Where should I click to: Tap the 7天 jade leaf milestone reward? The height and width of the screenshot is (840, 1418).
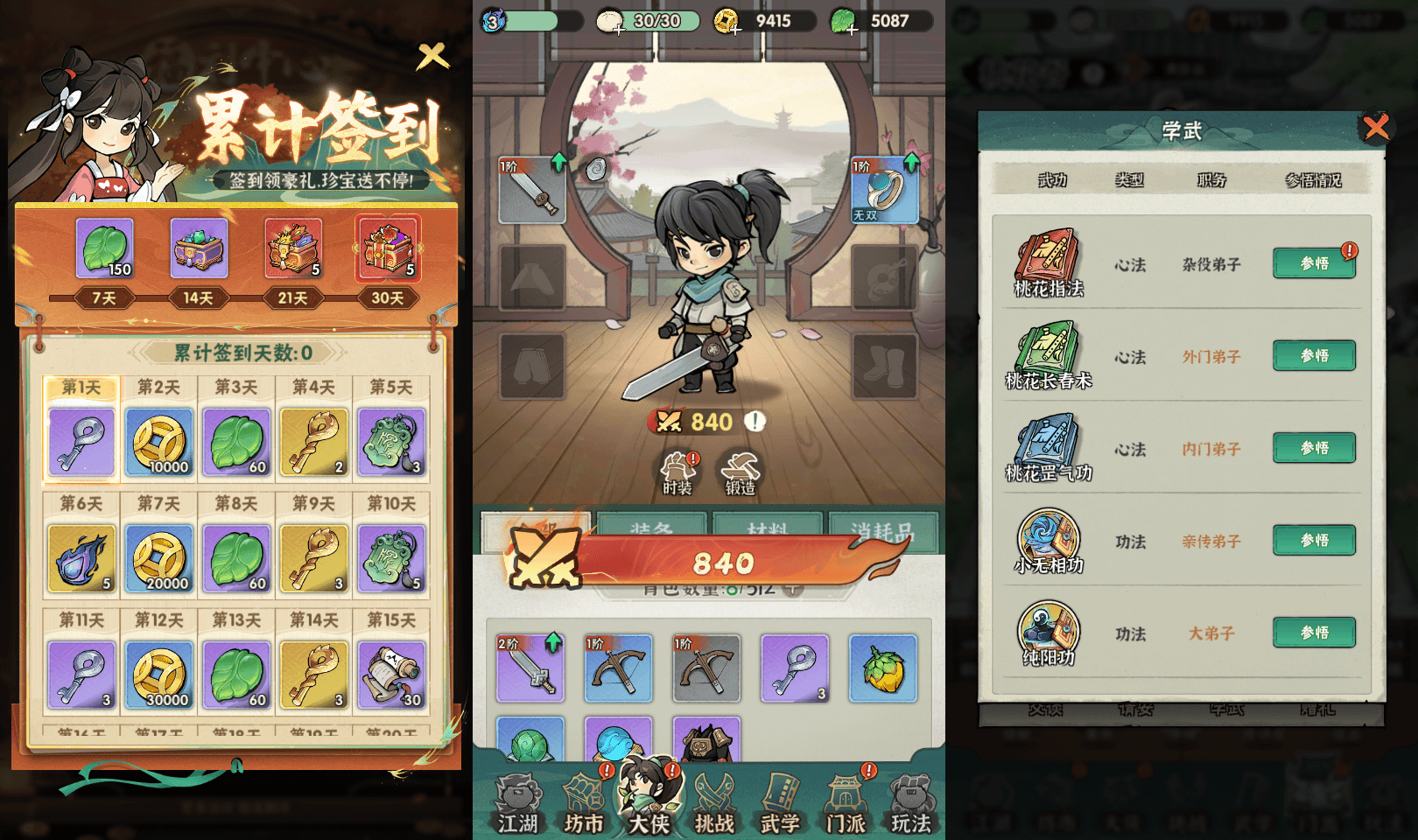point(105,248)
